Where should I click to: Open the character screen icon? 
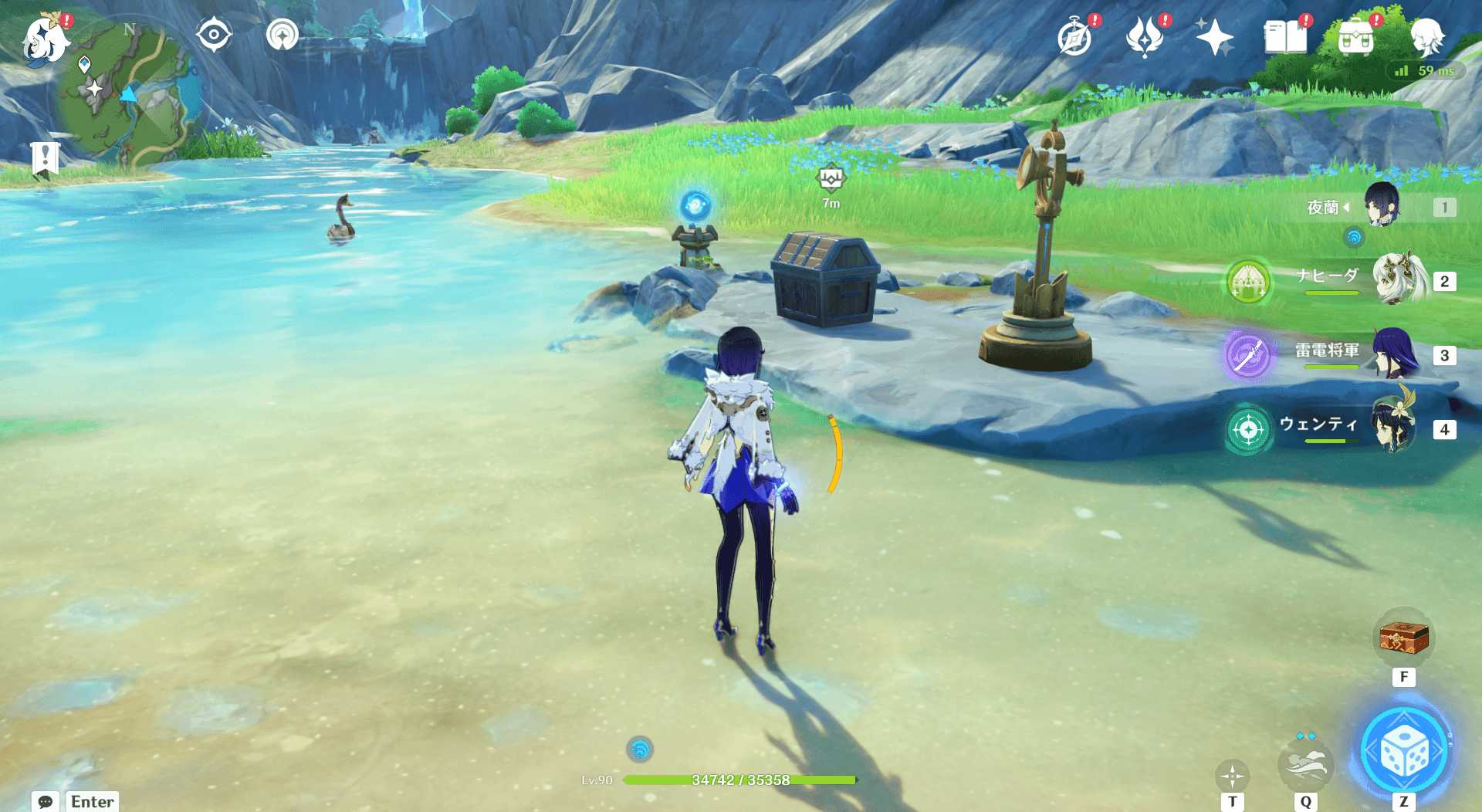(1426, 36)
